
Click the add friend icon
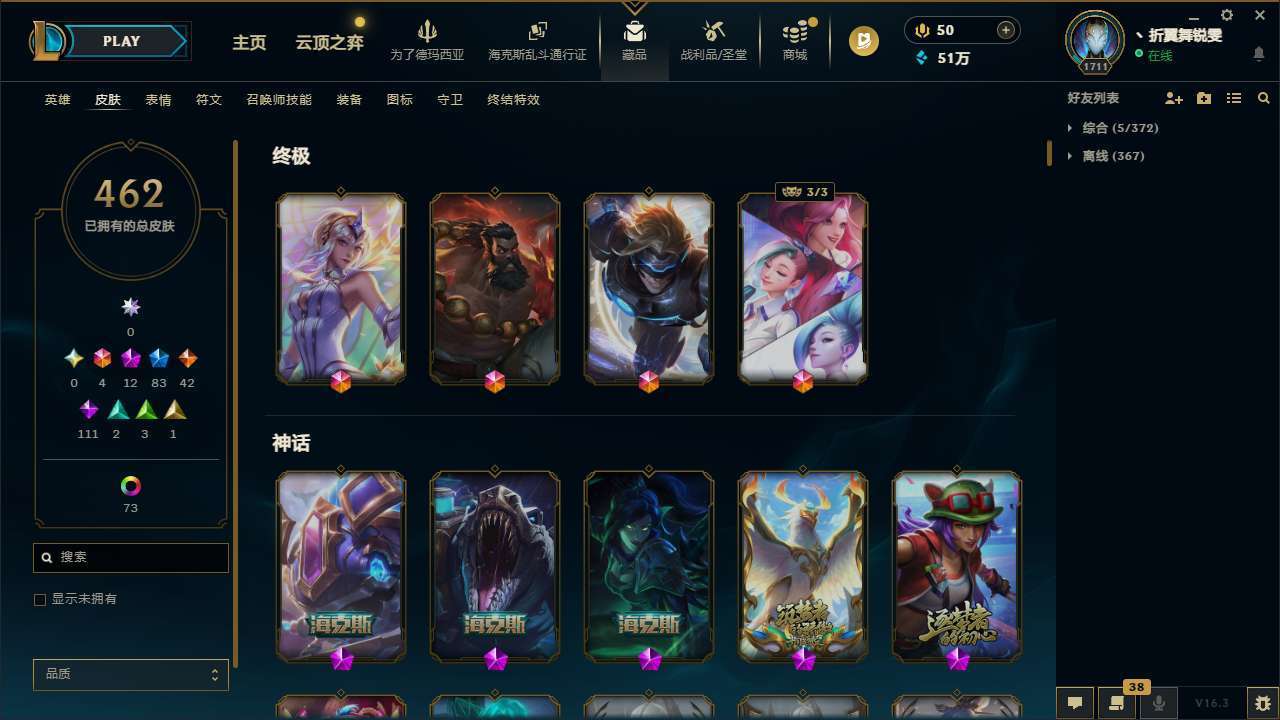click(1174, 97)
